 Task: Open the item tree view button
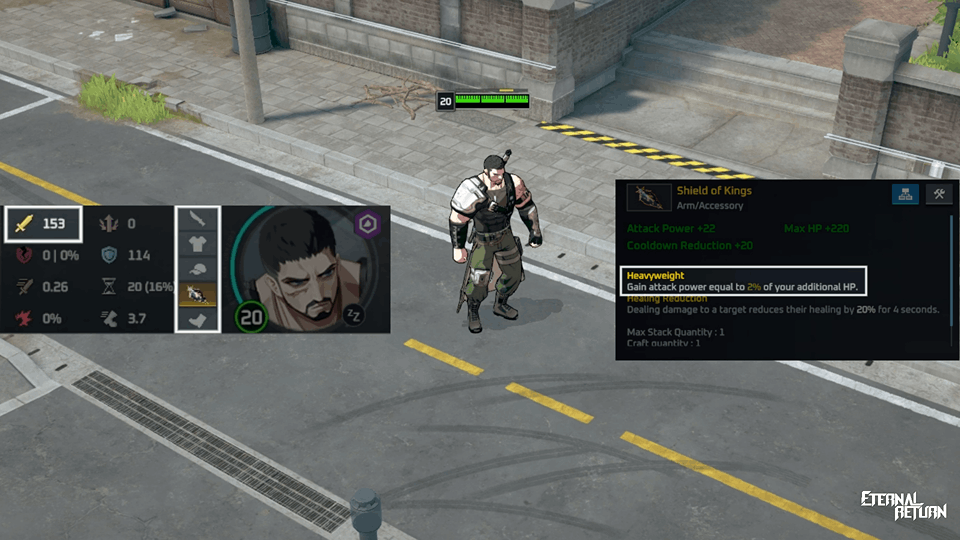coord(907,195)
